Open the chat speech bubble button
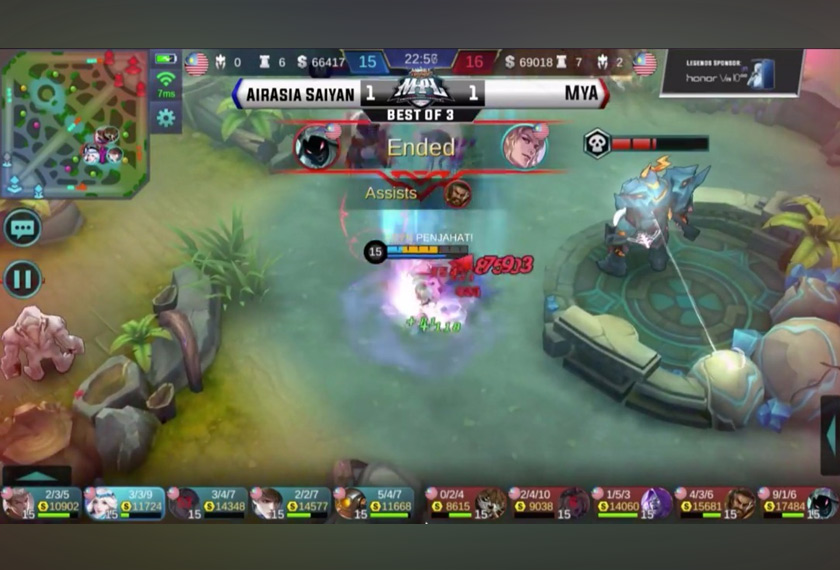840x570 pixels. (x=22, y=227)
